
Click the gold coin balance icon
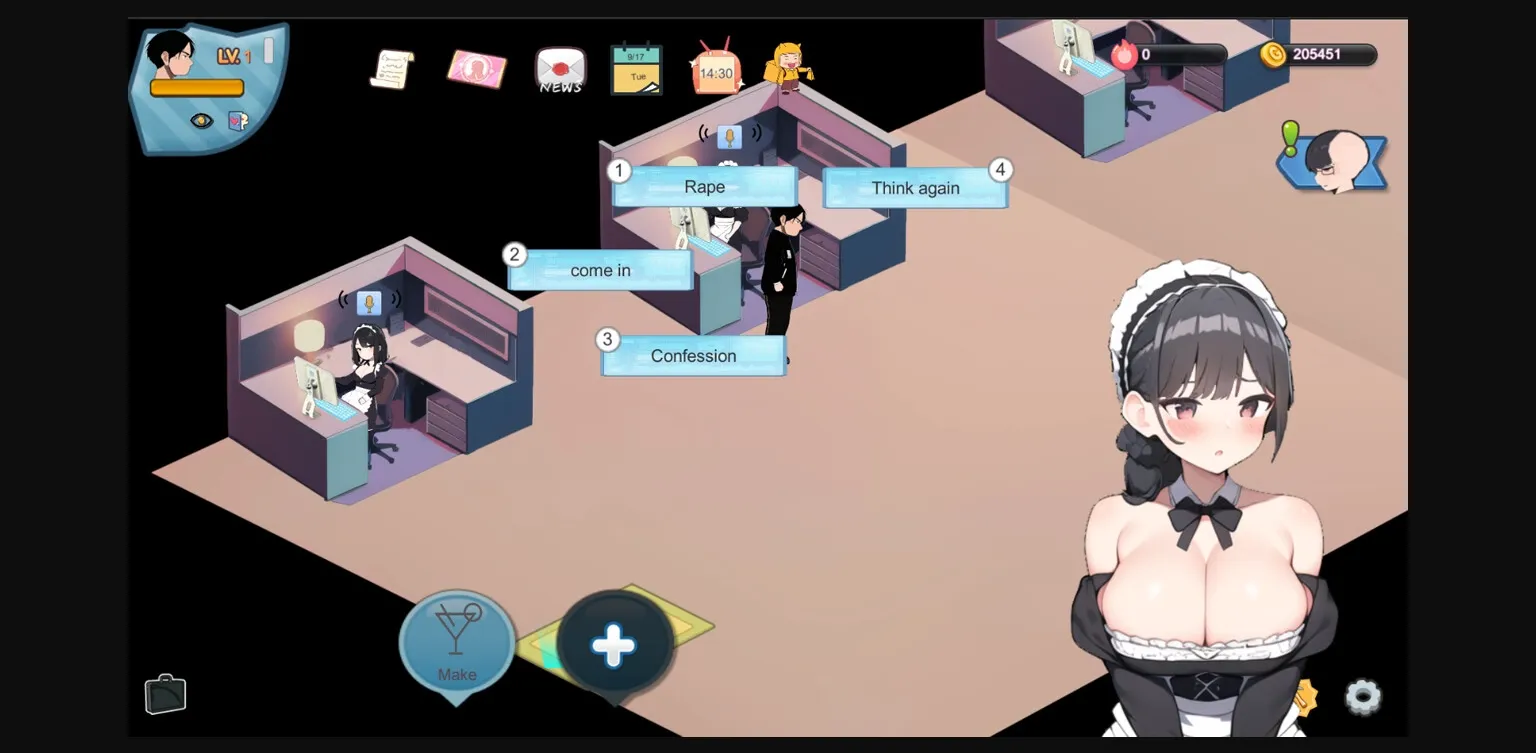[1274, 55]
